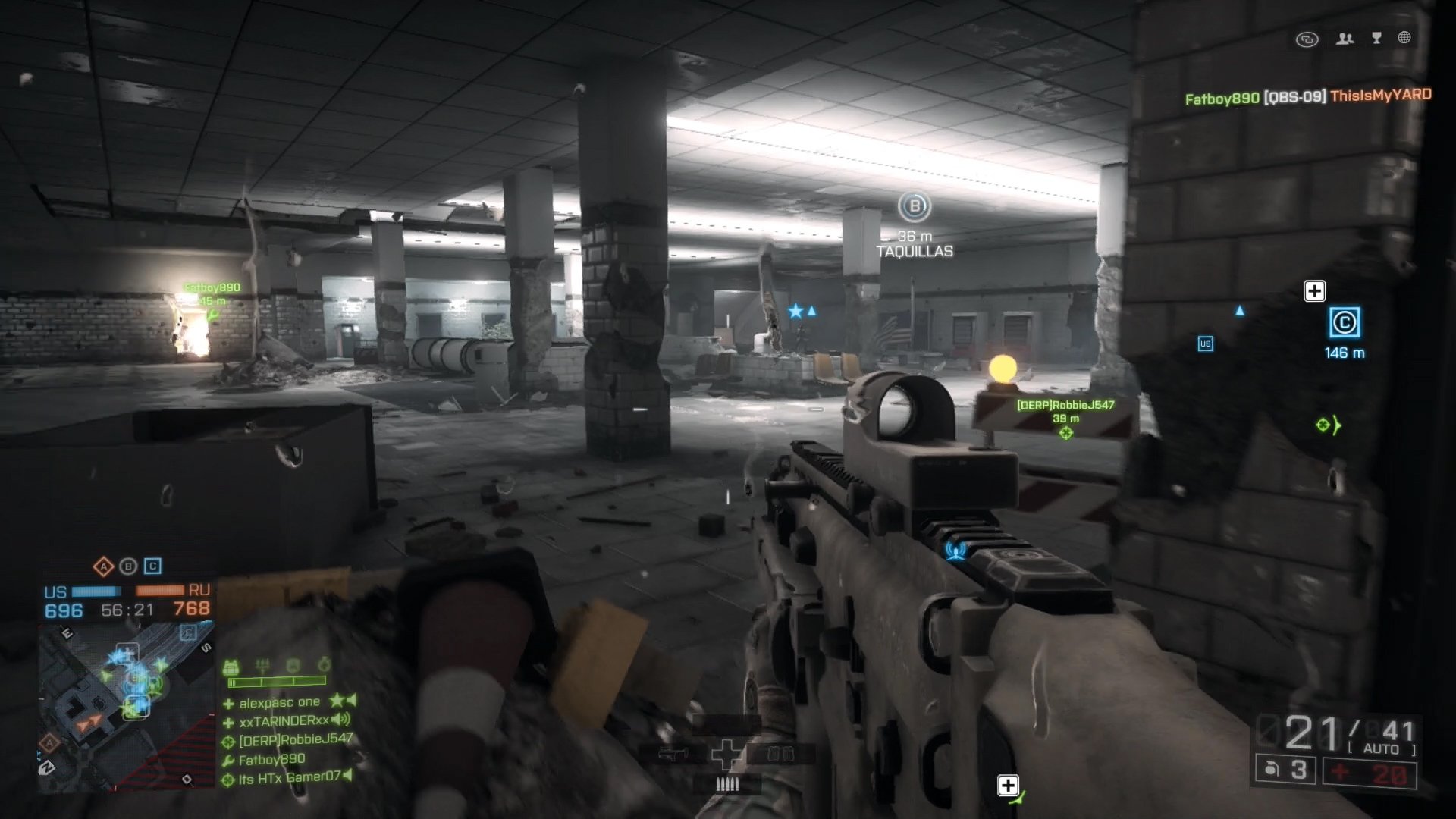Open the minimap
Image resolution: width=1456 pixels, height=819 pixels.
pos(125,705)
